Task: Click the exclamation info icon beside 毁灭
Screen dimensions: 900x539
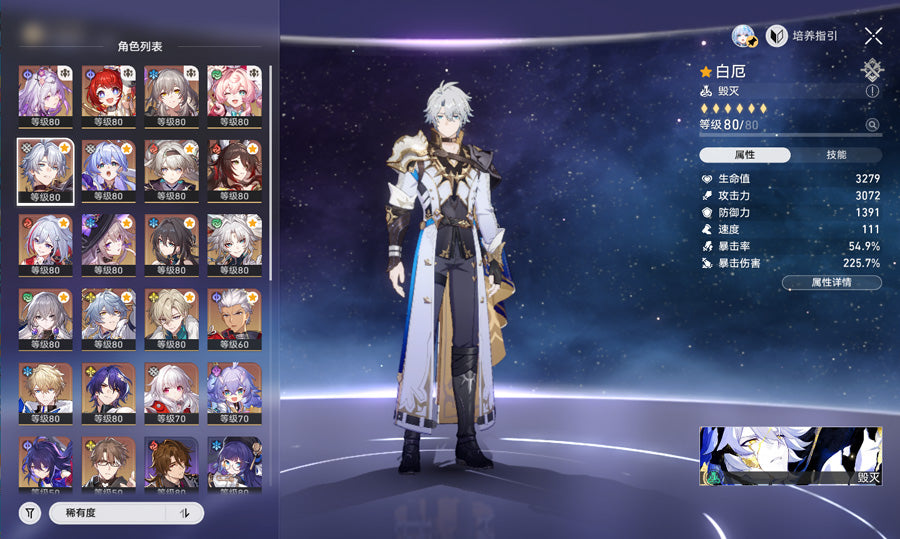Action: 872,91
